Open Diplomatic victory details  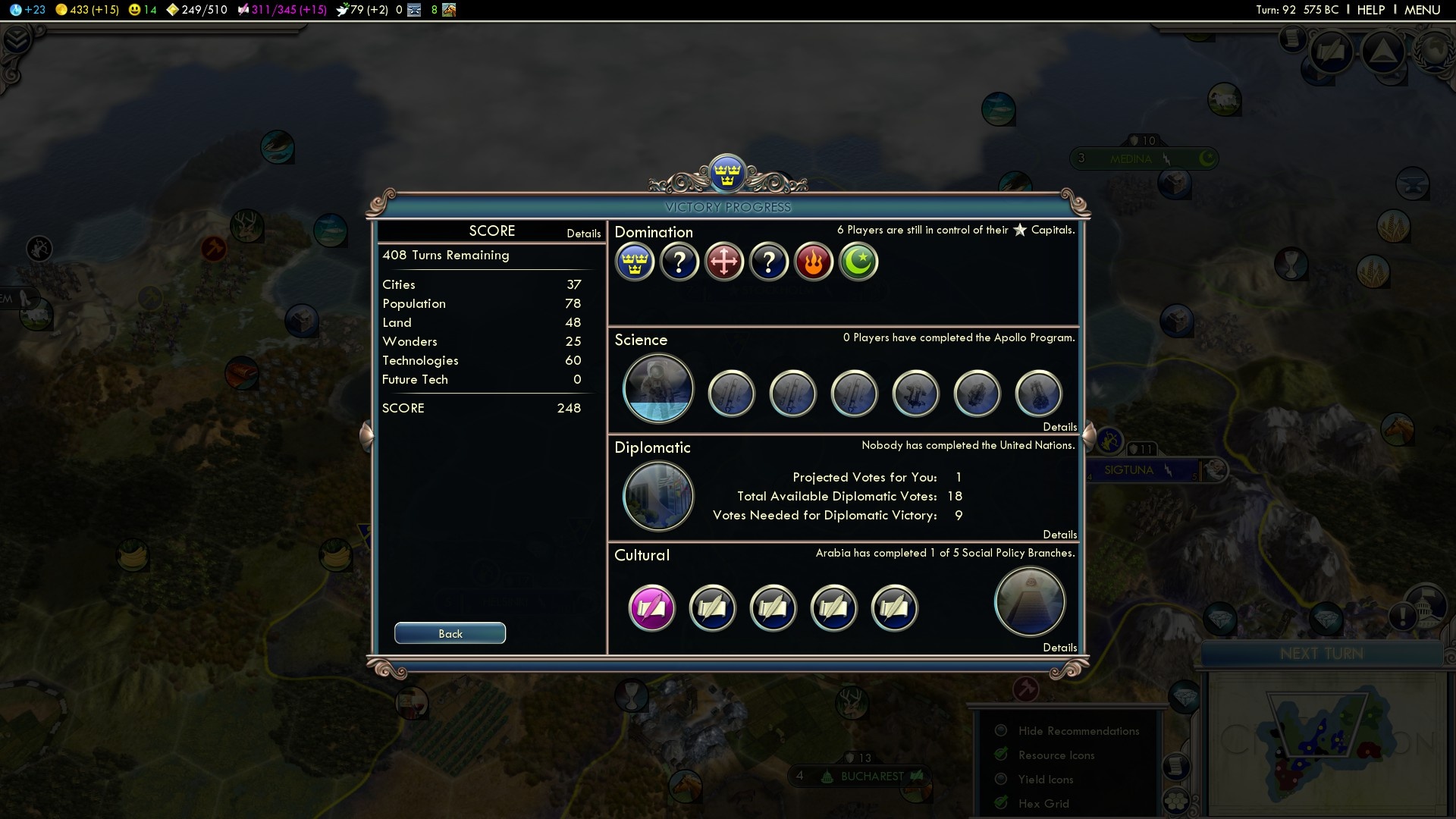click(1059, 535)
